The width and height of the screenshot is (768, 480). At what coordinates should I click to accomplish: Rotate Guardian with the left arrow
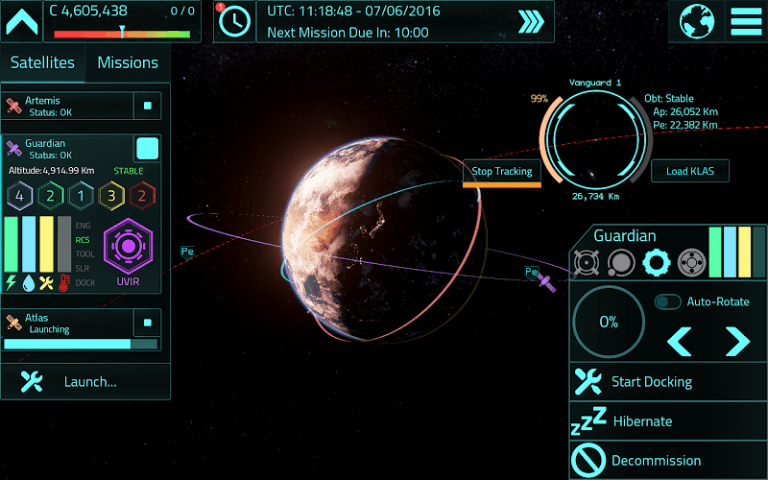[680, 341]
